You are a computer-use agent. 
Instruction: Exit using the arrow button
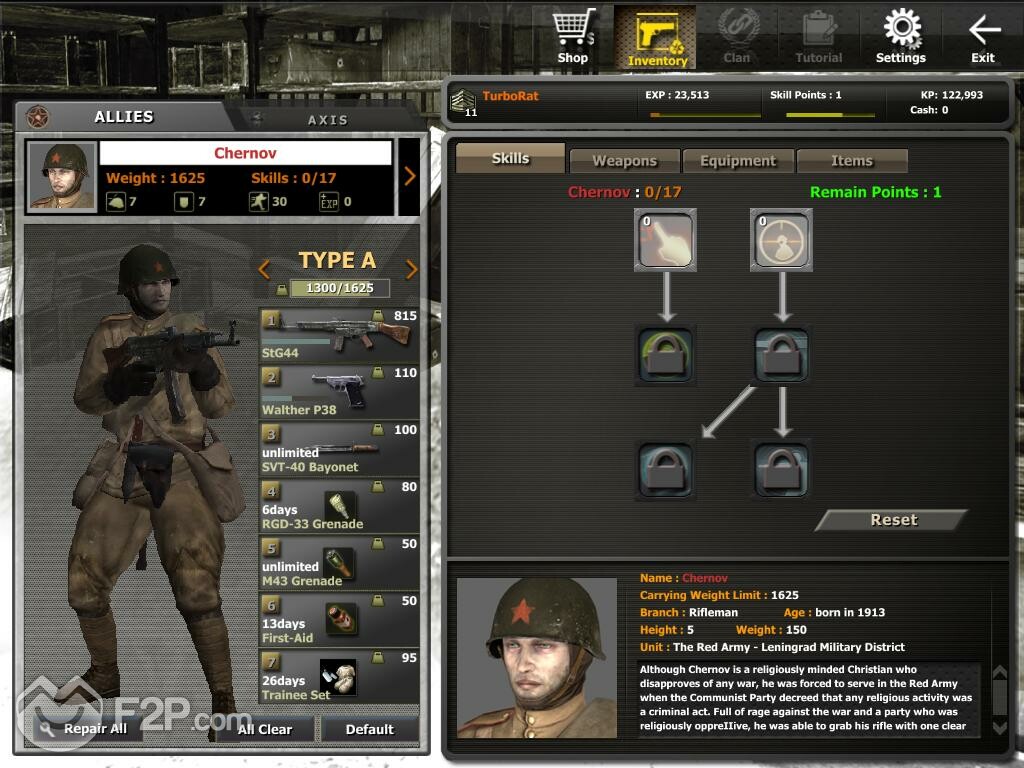click(984, 37)
